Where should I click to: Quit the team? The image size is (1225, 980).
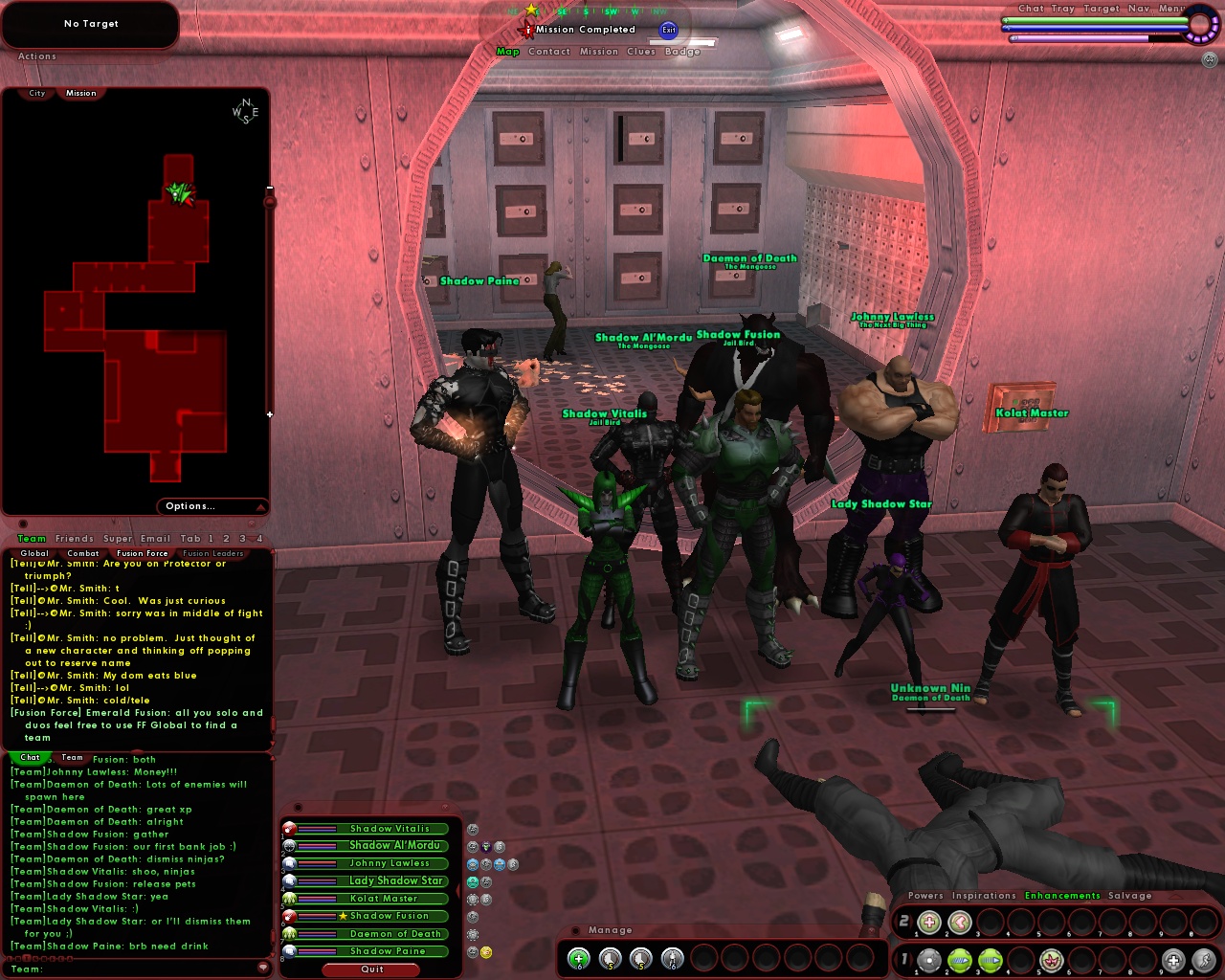pos(371,969)
